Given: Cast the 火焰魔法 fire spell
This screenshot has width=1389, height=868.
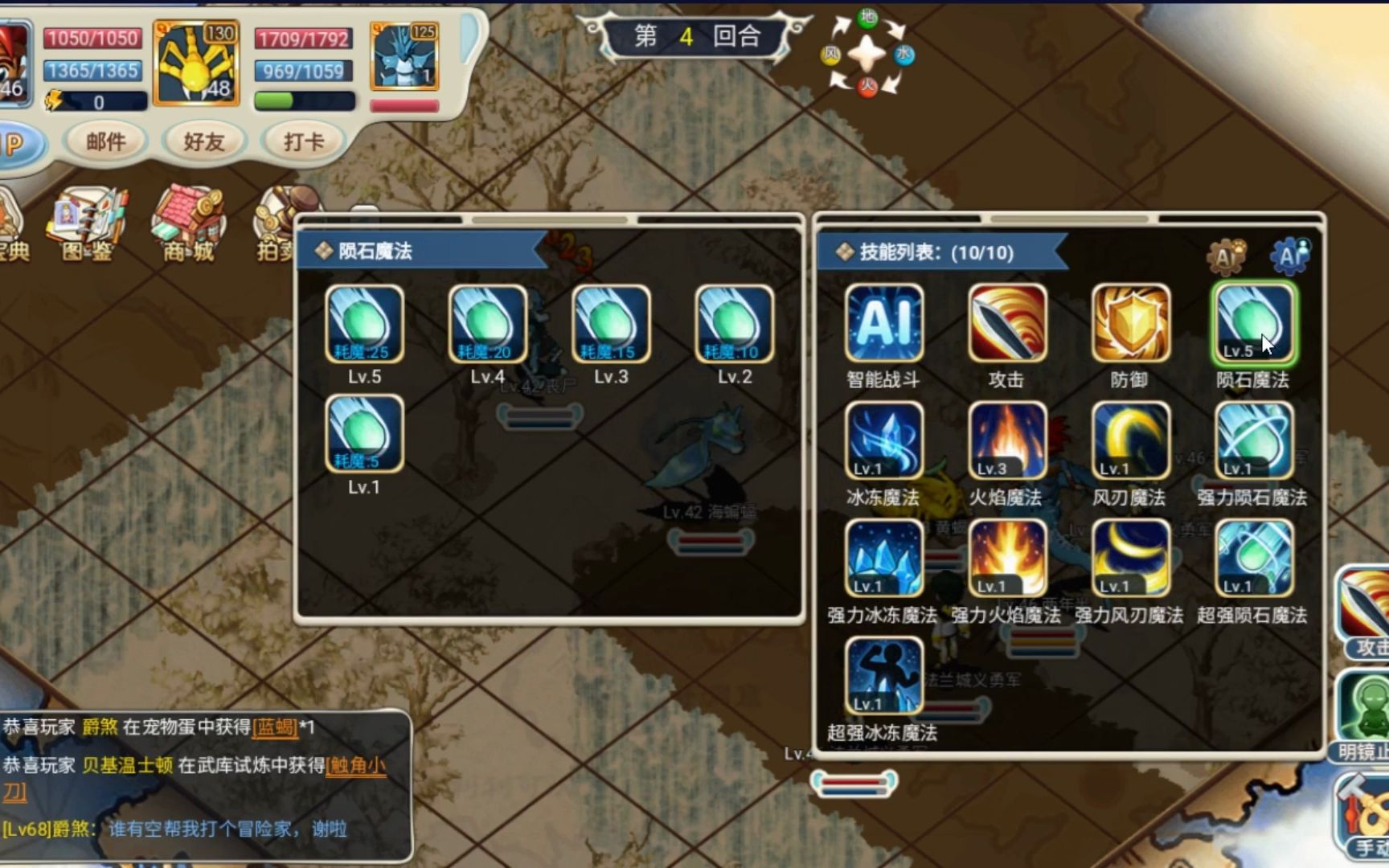Looking at the screenshot, I should pos(1006,441).
